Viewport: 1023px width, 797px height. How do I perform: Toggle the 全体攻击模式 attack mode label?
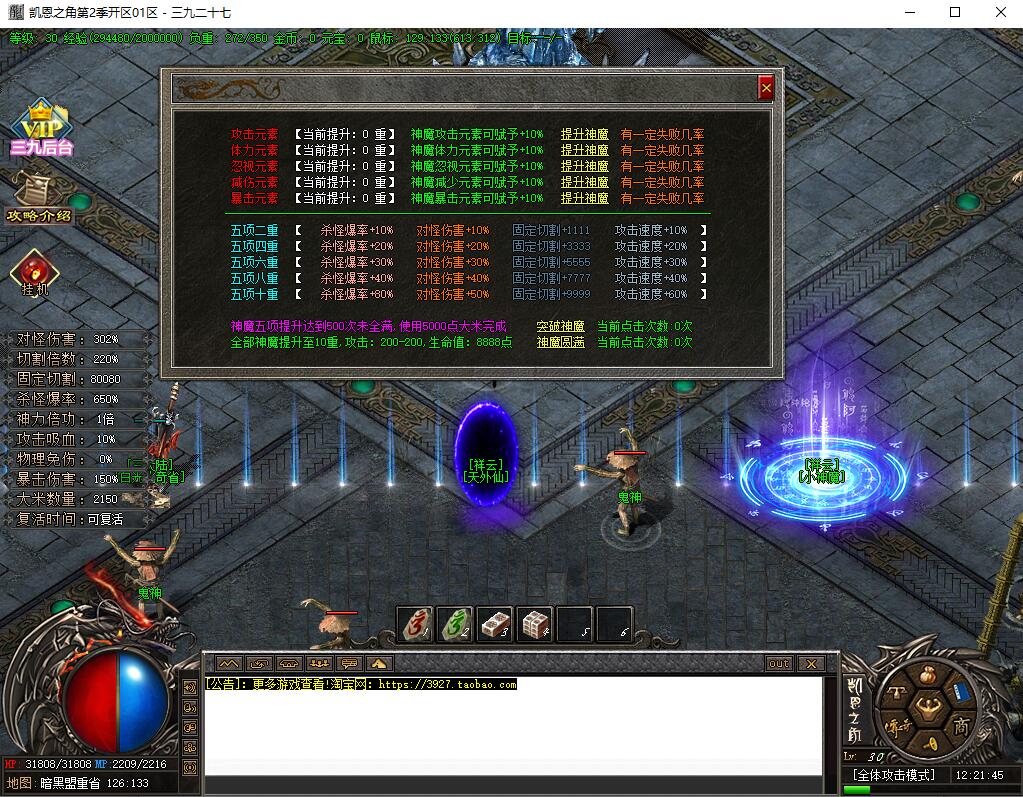pos(892,775)
